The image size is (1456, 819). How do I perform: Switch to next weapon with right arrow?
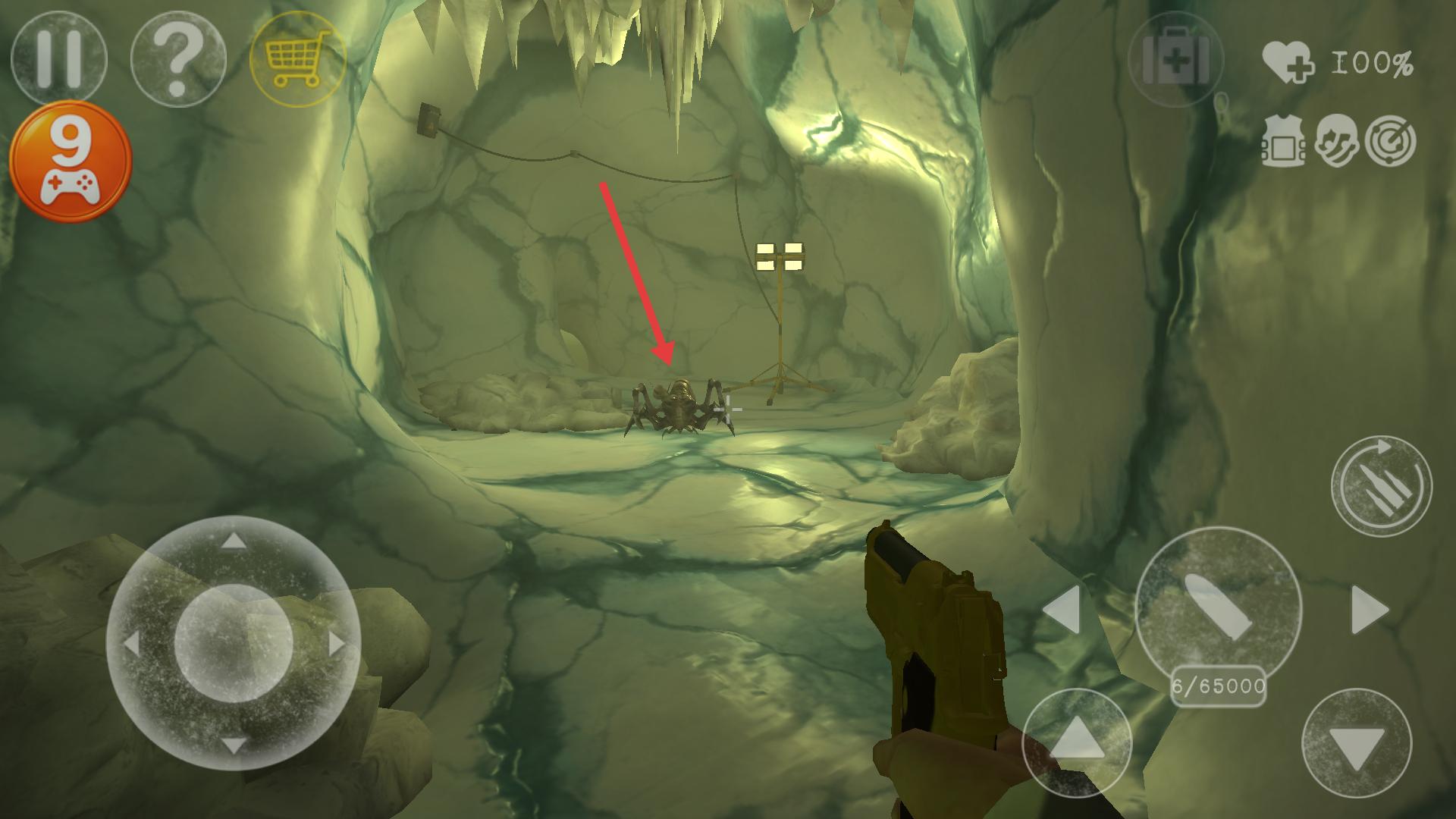[1370, 609]
